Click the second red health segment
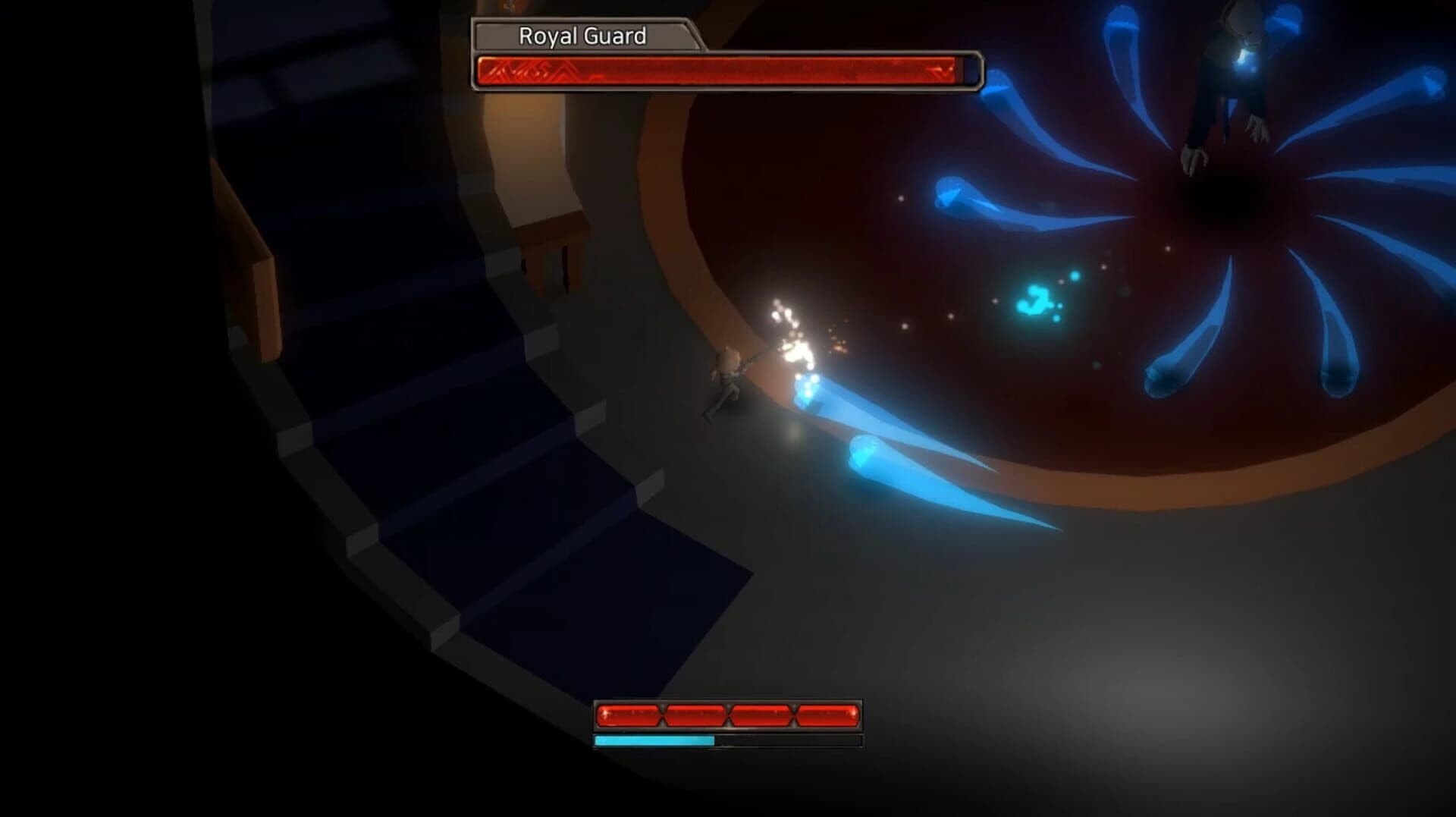This screenshot has height=817, width=1456. point(696,713)
